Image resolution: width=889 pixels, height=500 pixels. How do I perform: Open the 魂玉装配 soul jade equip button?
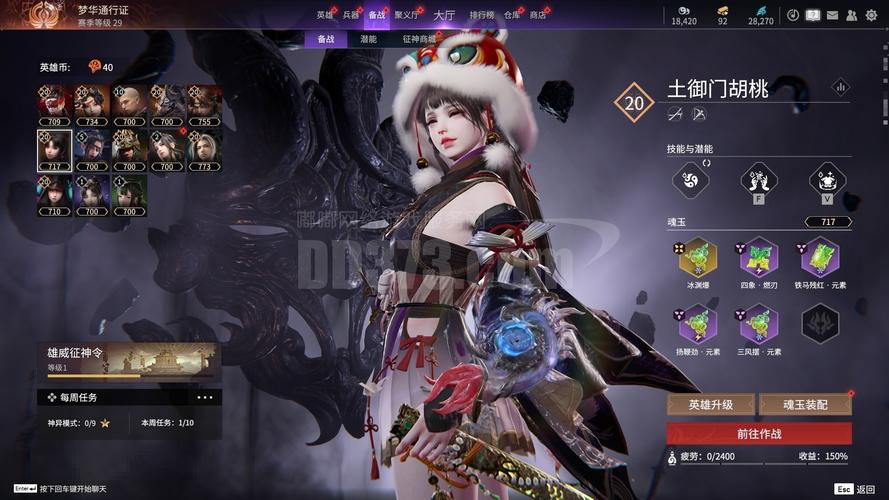805,405
